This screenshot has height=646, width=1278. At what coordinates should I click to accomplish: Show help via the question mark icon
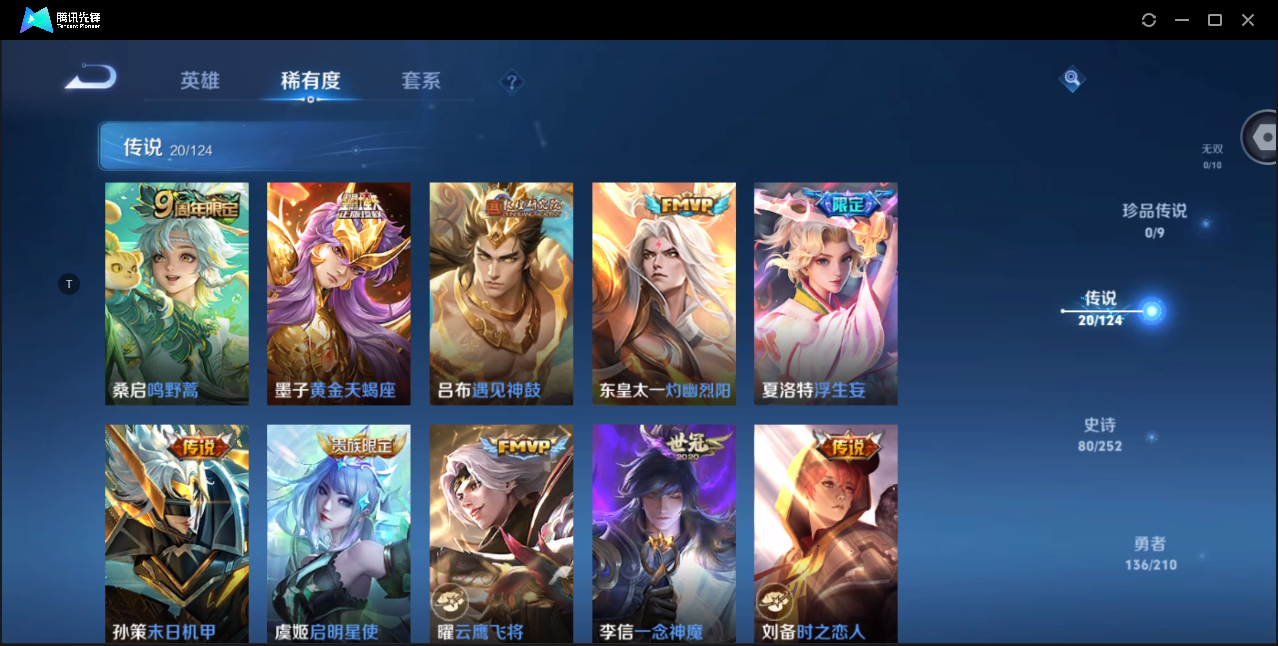coord(512,81)
